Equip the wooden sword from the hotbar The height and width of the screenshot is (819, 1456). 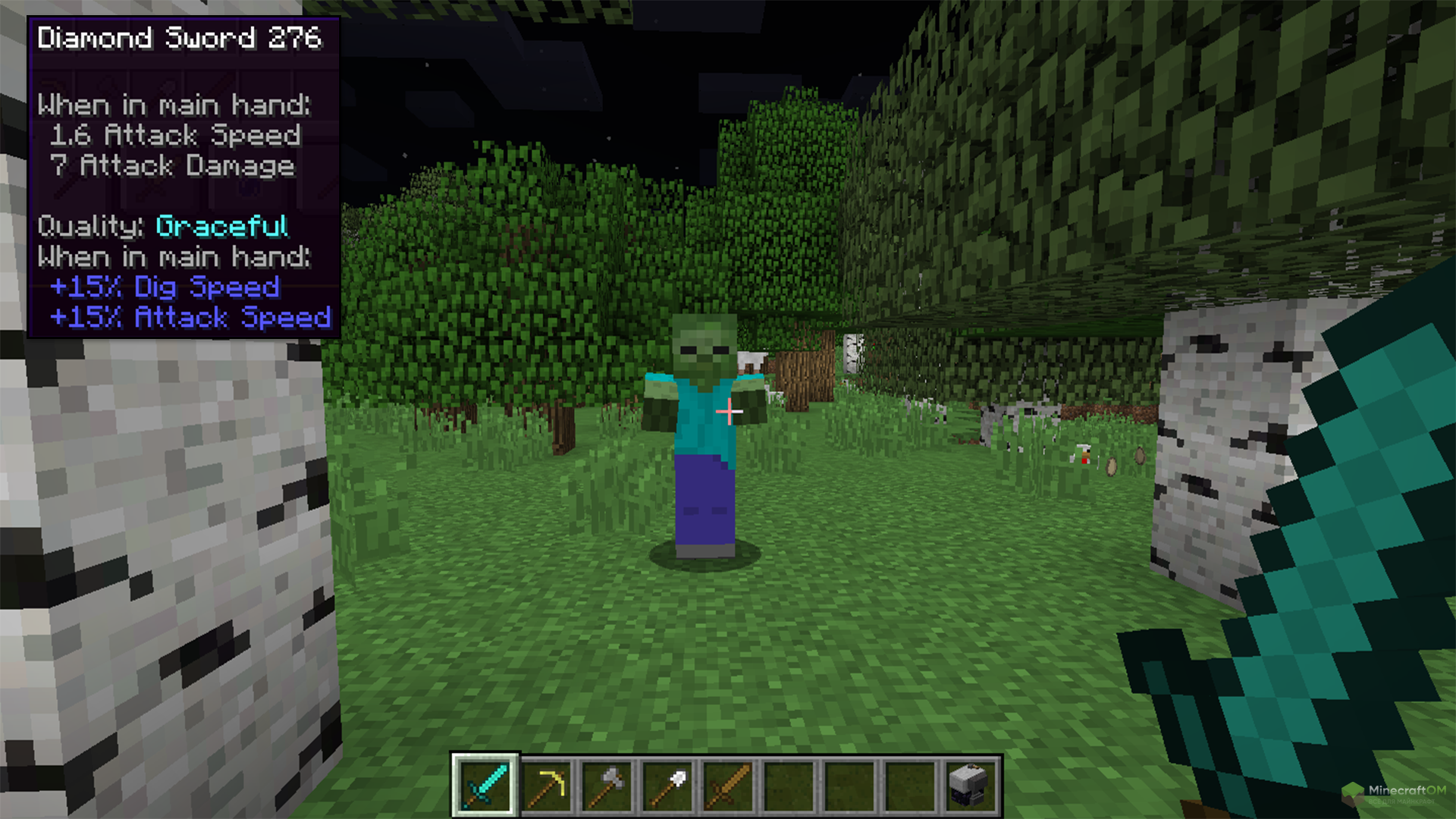(728, 786)
